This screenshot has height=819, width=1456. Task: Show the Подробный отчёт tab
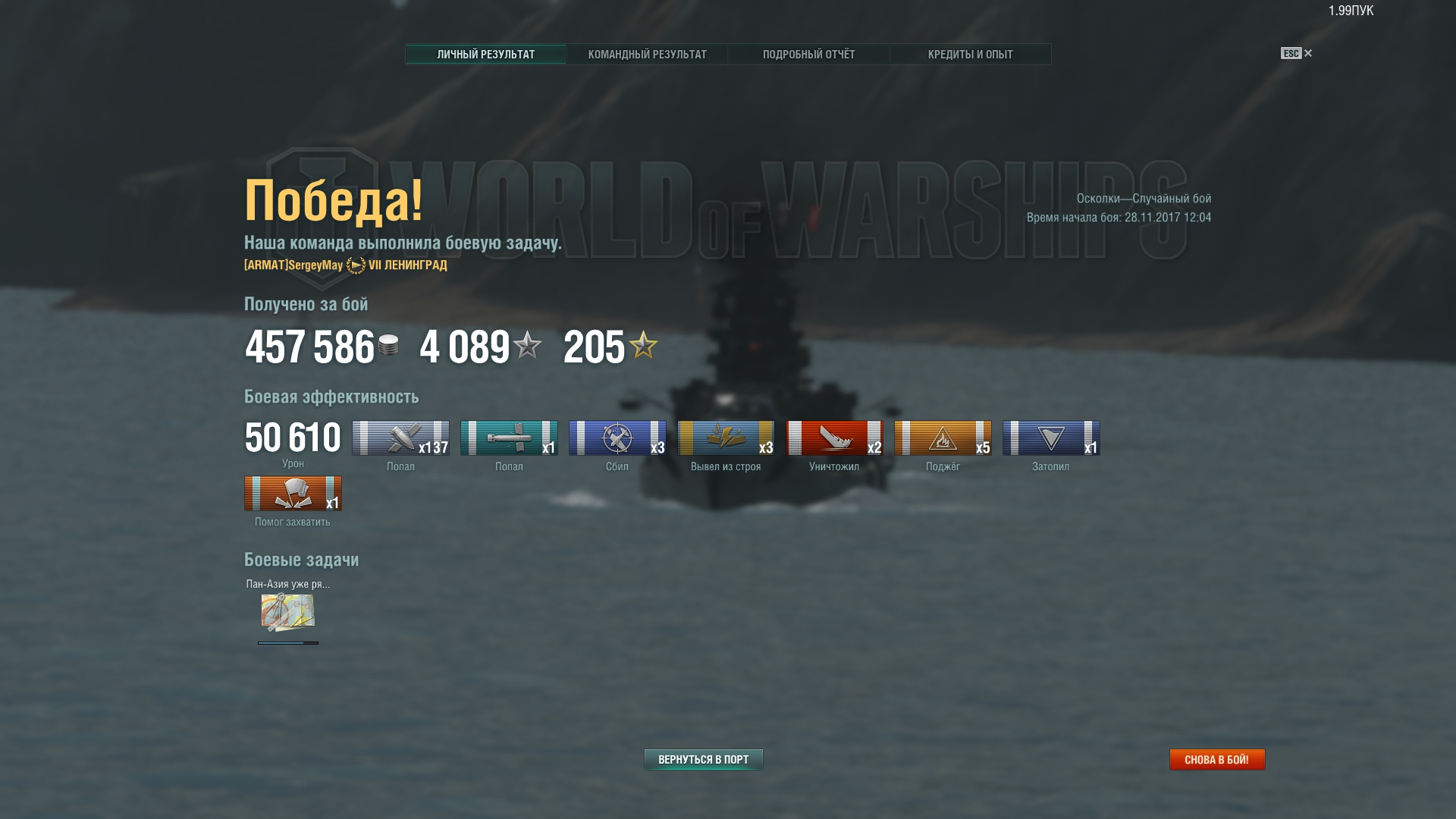808,55
